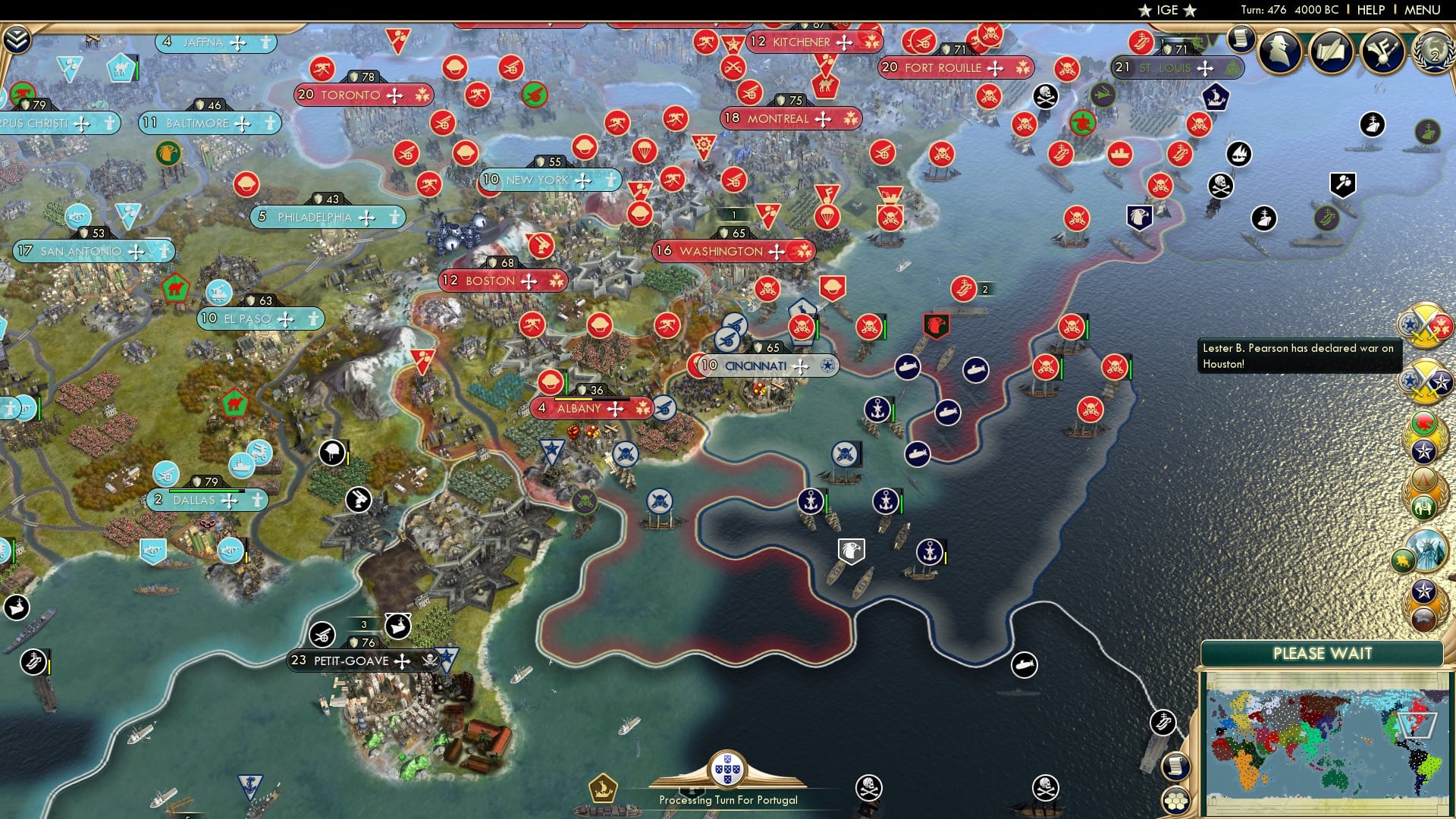This screenshot has height=819, width=1456.
Task: Select the eagle Great Admiral icon in the bay
Action: pos(852,551)
